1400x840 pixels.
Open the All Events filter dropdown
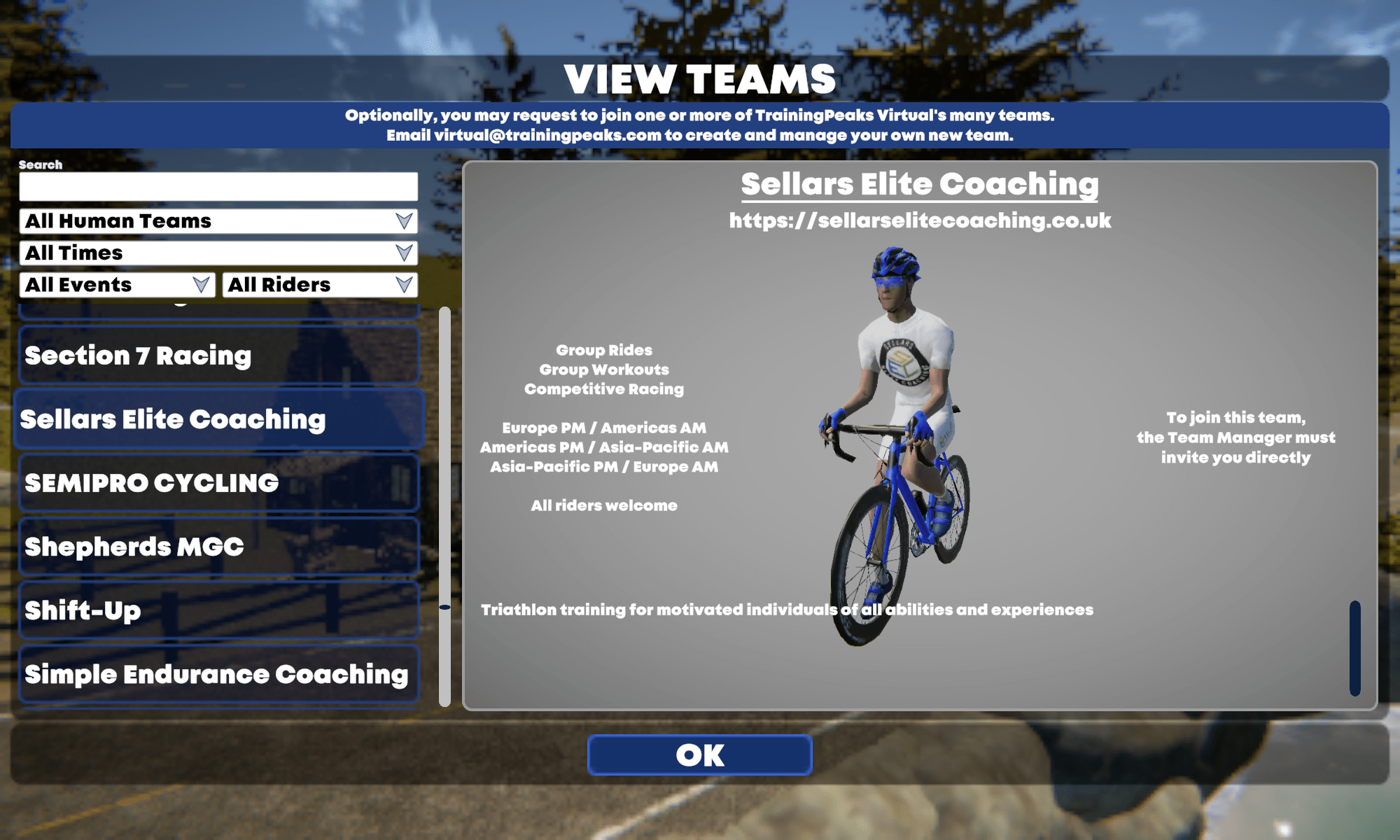117,285
